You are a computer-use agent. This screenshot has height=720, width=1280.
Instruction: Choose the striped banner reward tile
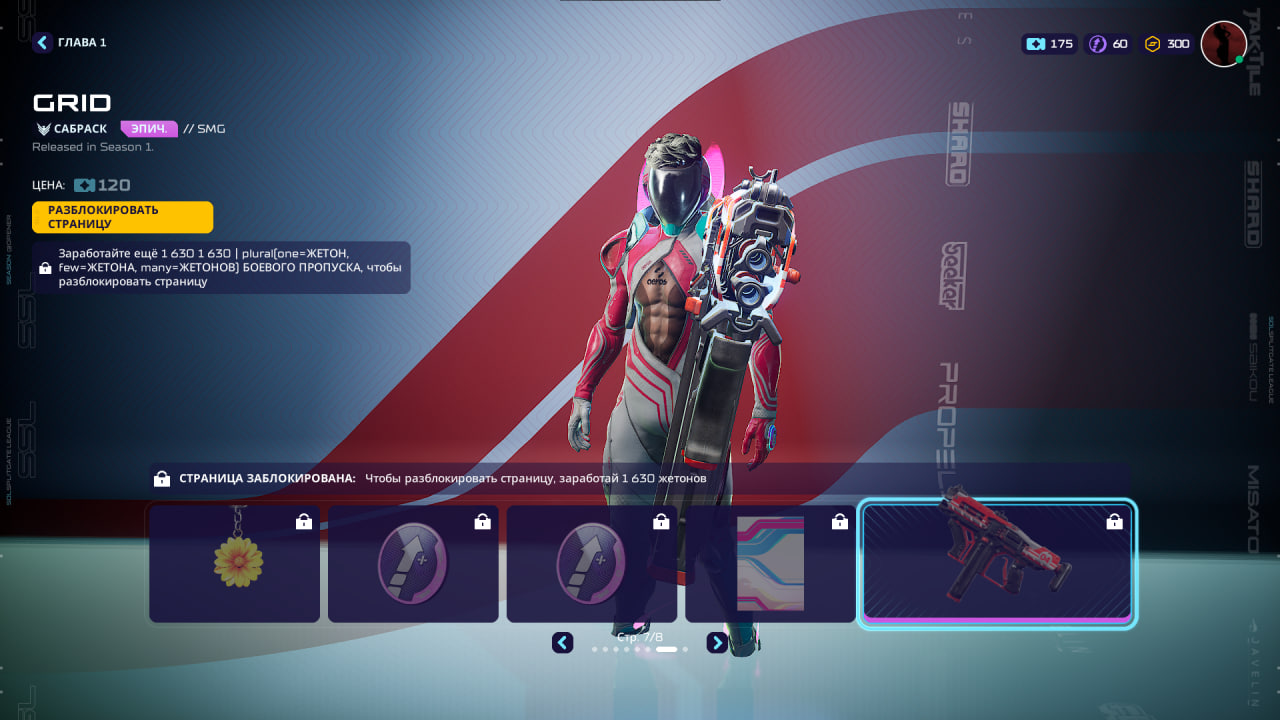click(x=770, y=564)
